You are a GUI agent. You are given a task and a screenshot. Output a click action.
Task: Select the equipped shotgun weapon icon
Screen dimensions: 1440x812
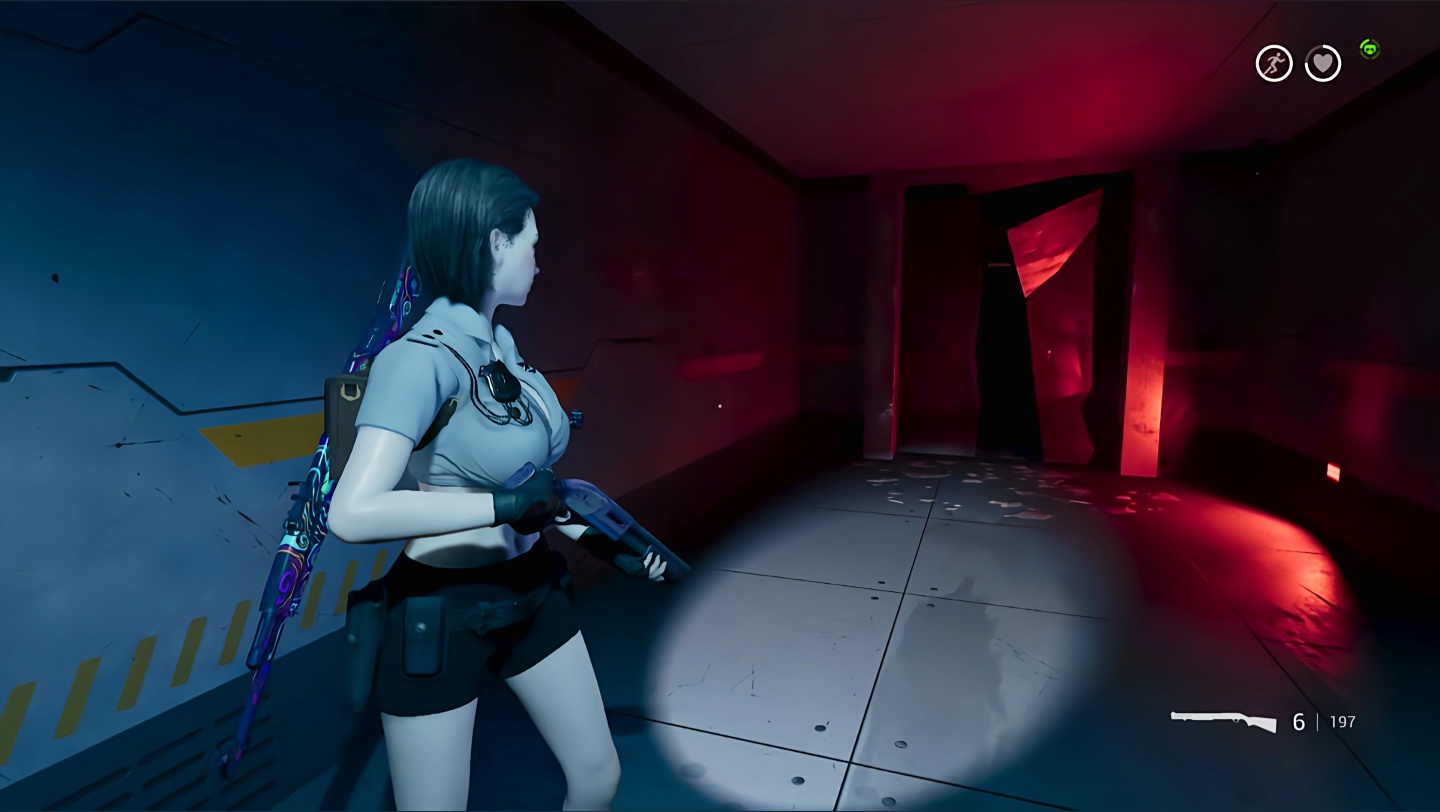1223,721
